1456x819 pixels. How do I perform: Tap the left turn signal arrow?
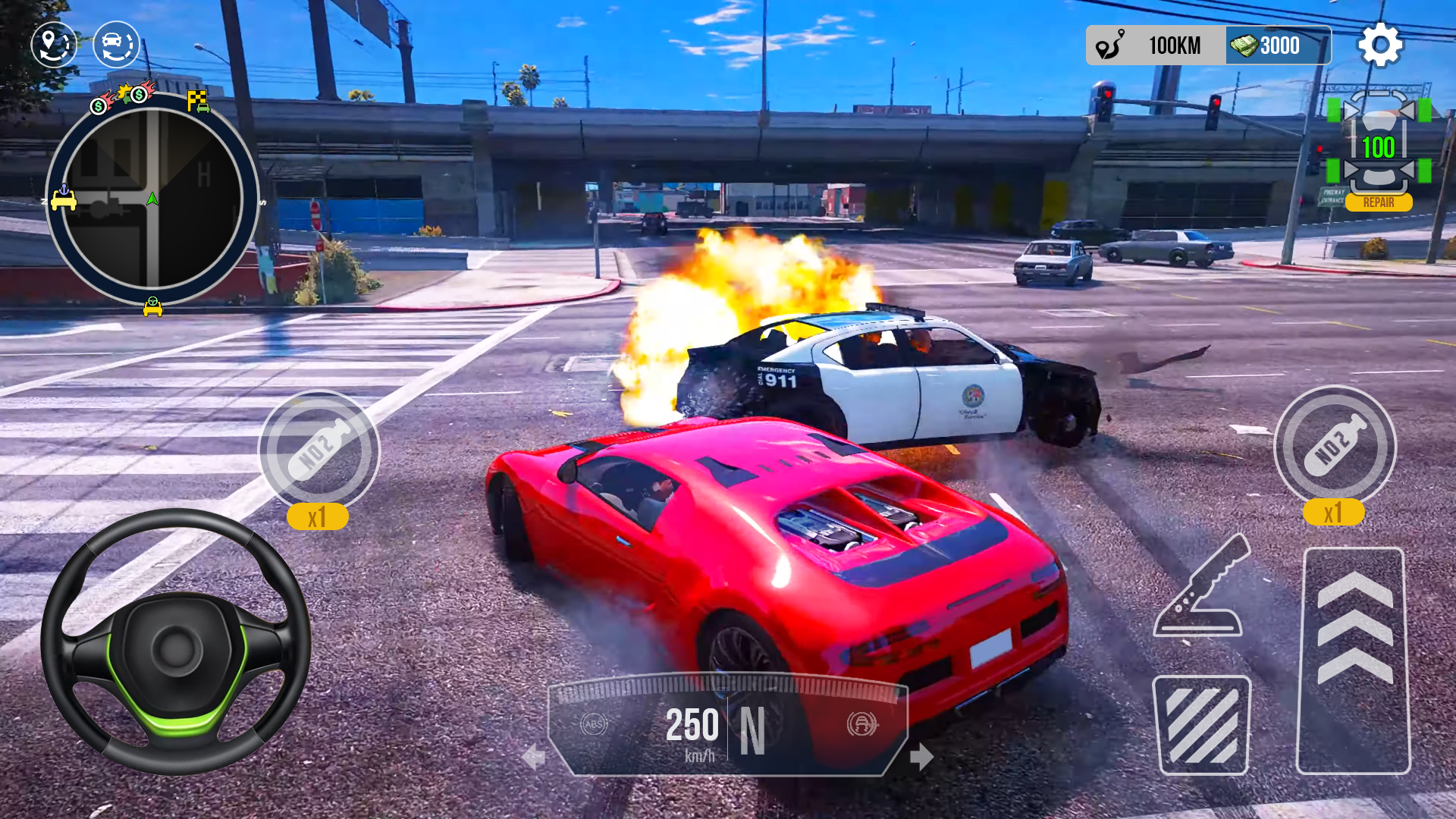[x=534, y=756]
